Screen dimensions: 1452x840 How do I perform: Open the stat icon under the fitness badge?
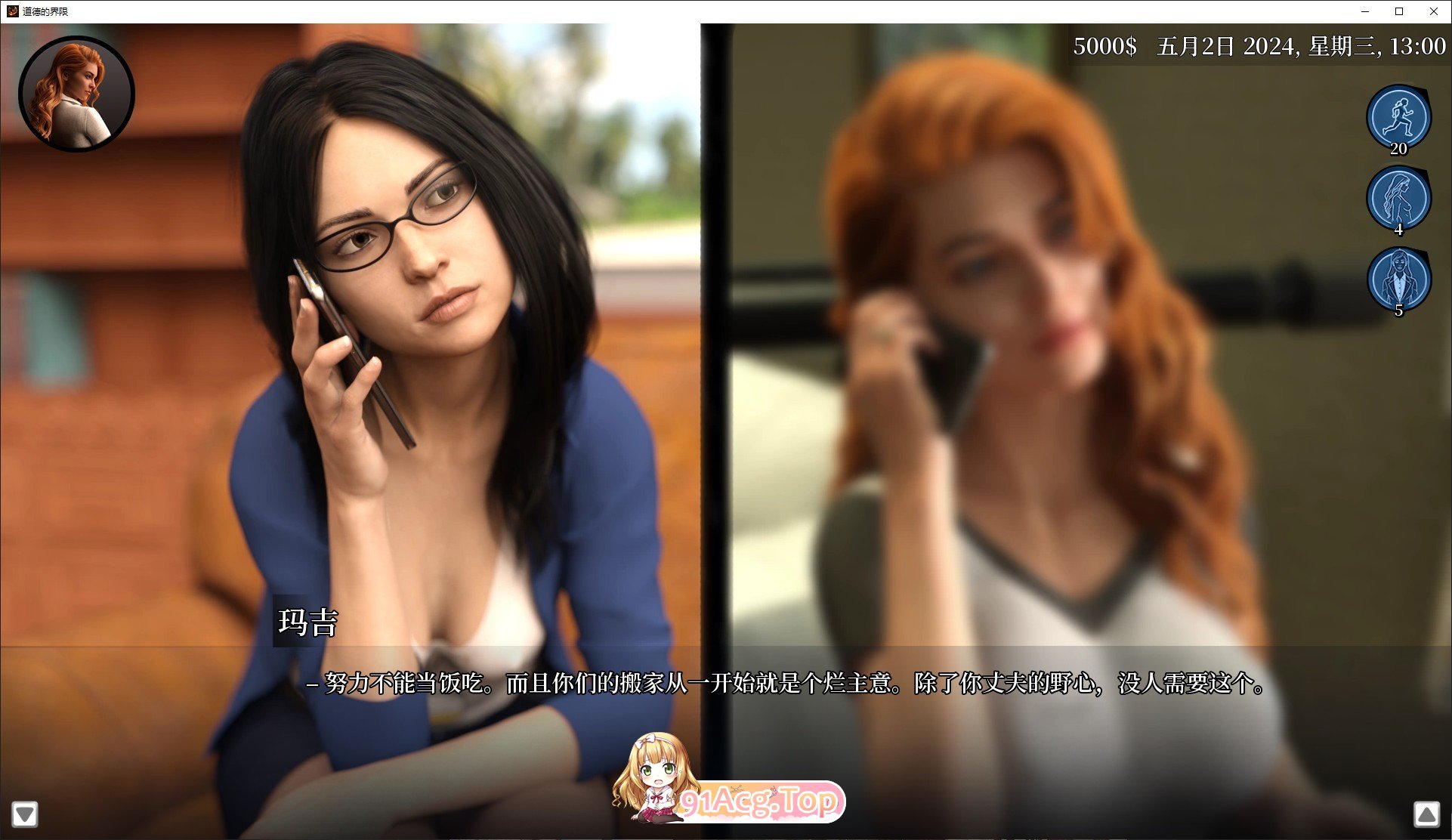coord(1398,198)
